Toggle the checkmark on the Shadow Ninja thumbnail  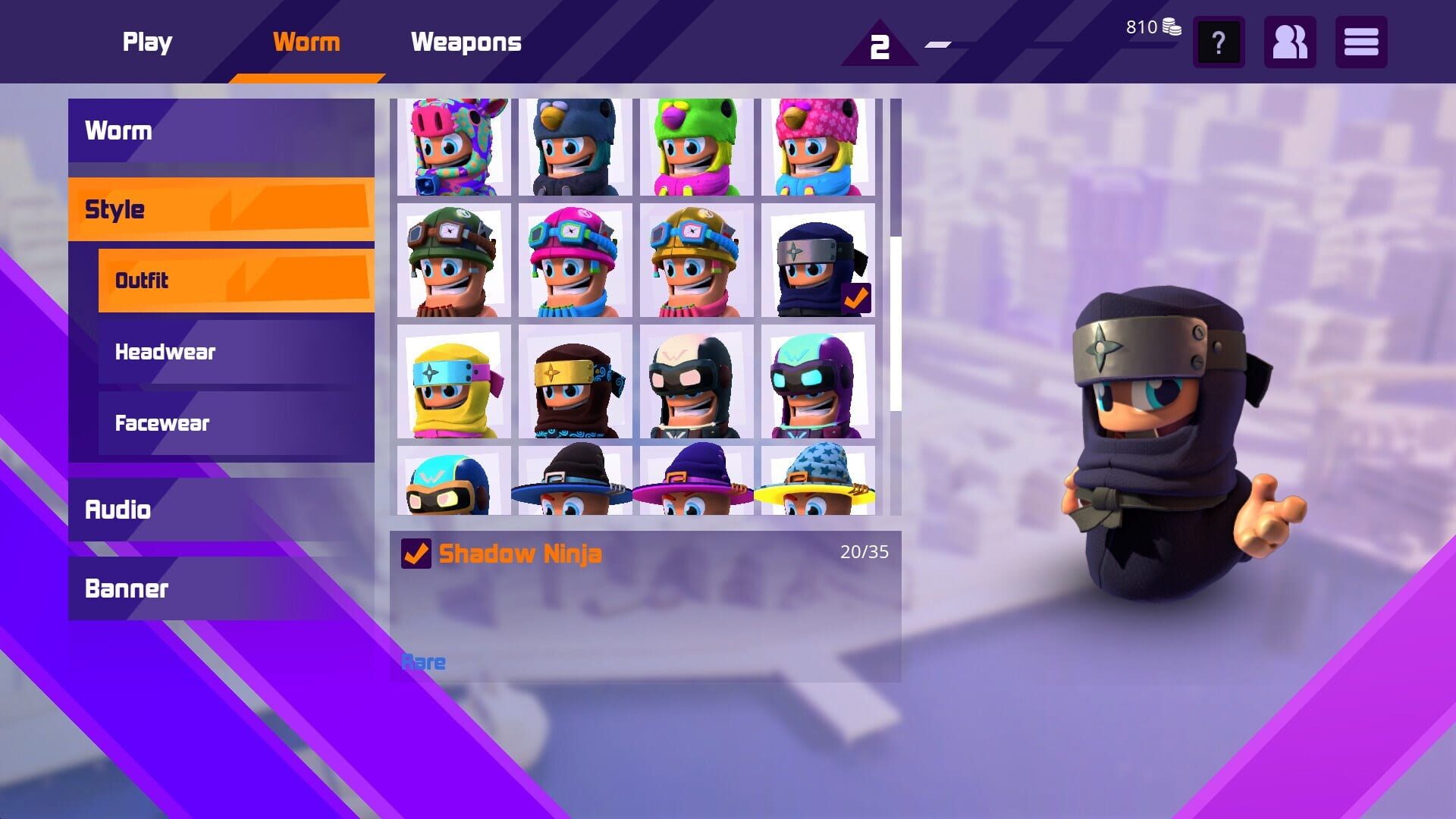pos(855,297)
